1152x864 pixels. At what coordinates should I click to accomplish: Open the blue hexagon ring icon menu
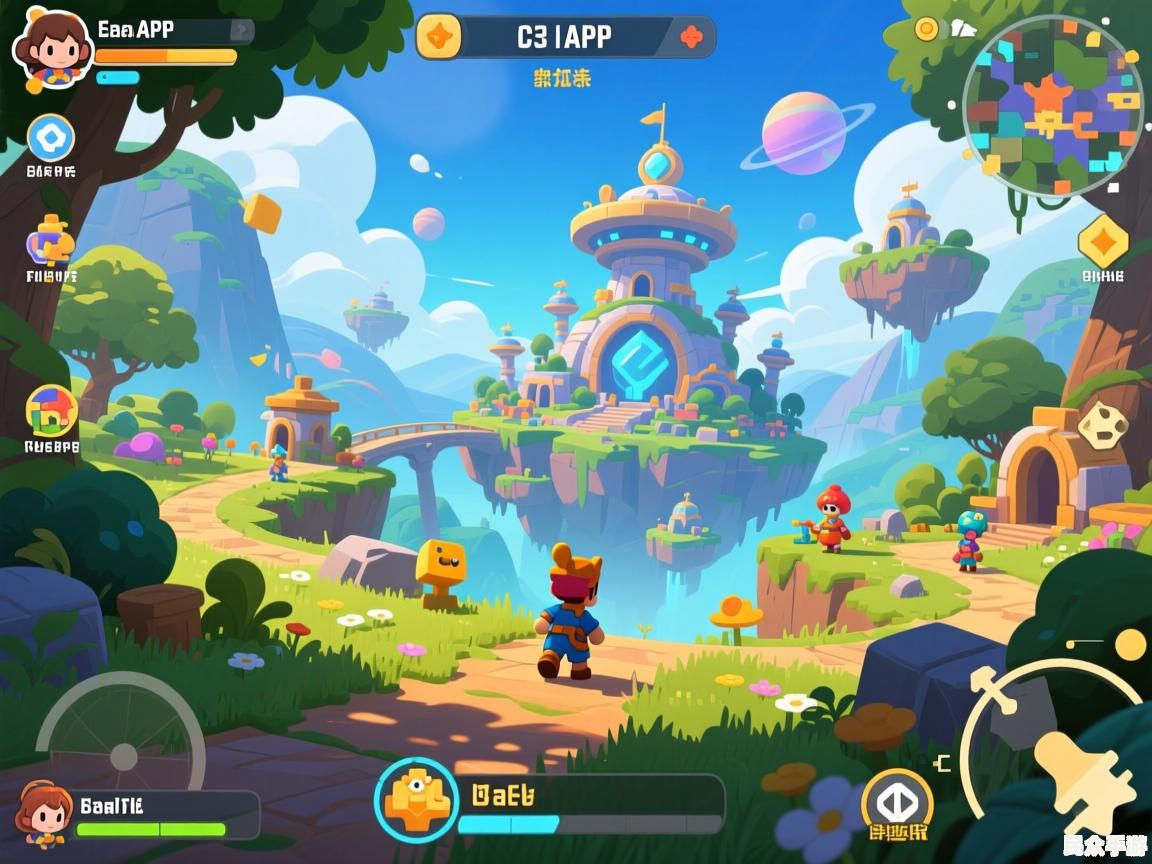pos(50,138)
